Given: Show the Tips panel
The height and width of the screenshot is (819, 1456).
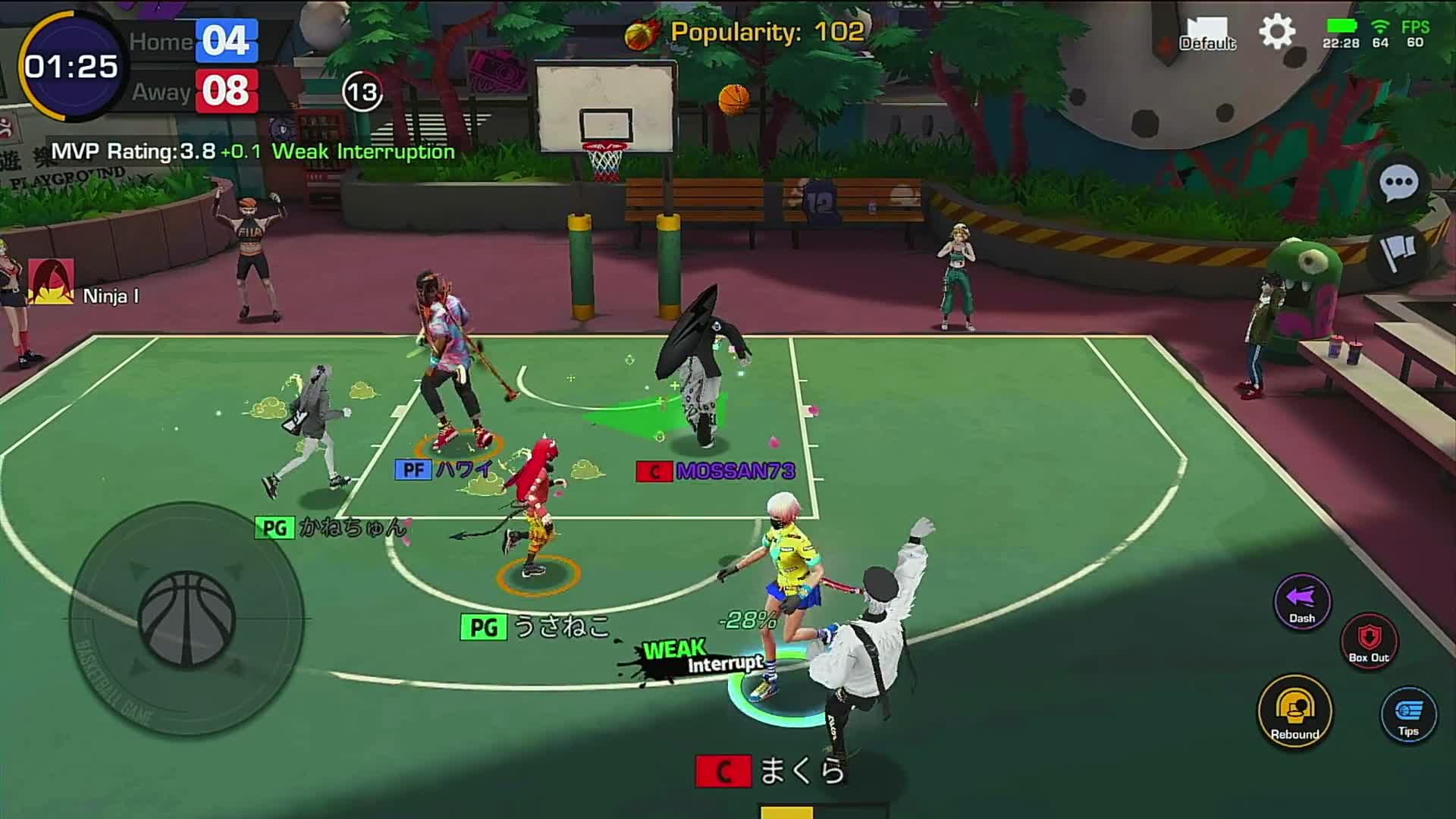Looking at the screenshot, I should tap(1408, 714).
